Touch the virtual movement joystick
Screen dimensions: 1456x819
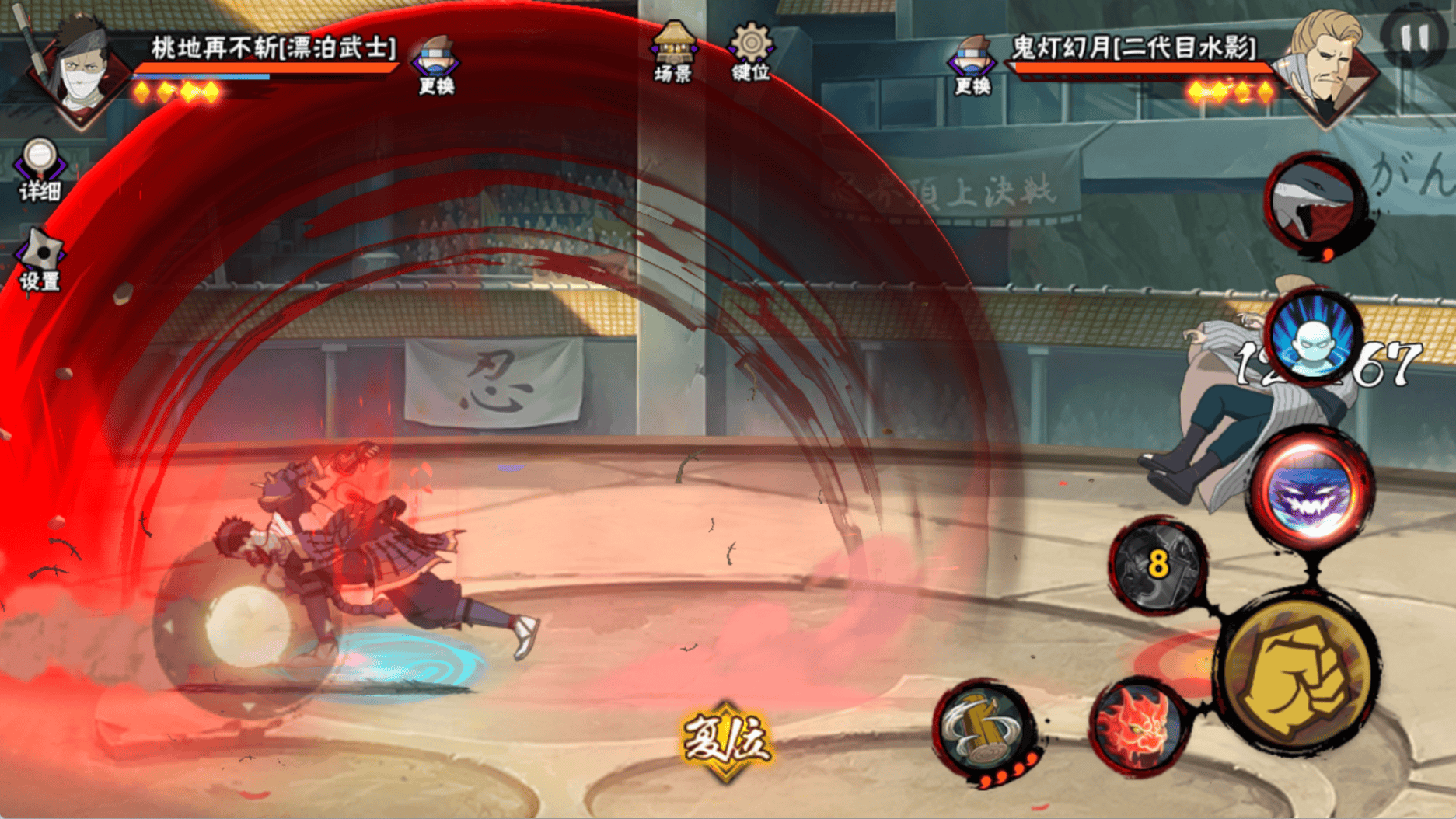pyautogui.click(x=247, y=626)
